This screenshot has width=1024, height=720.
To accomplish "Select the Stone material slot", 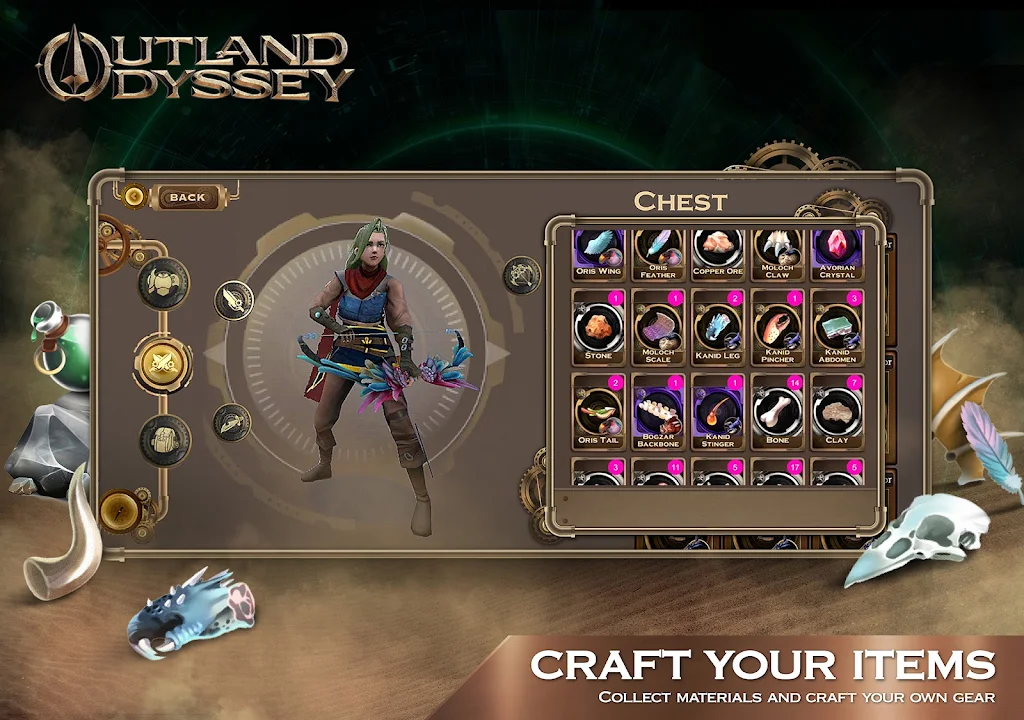I will click(598, 326).
